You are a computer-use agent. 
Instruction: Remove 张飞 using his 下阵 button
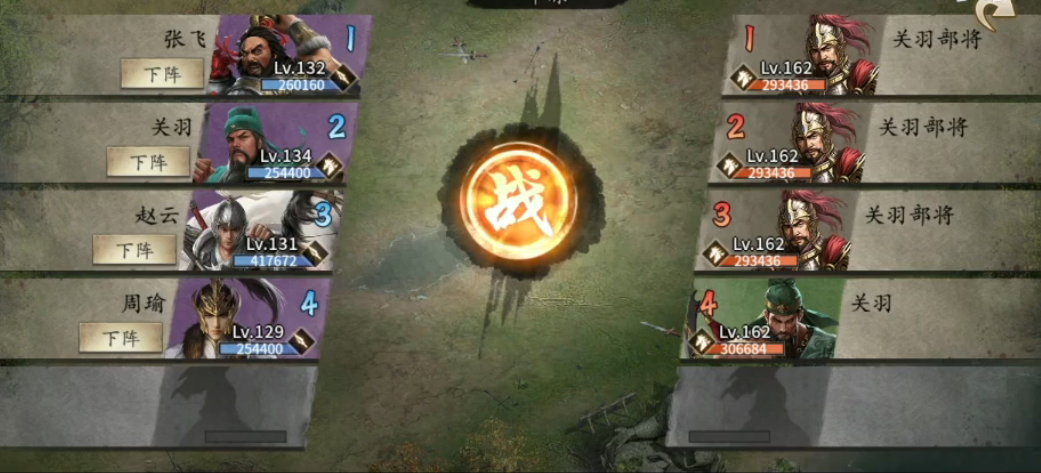coord(162,73)
